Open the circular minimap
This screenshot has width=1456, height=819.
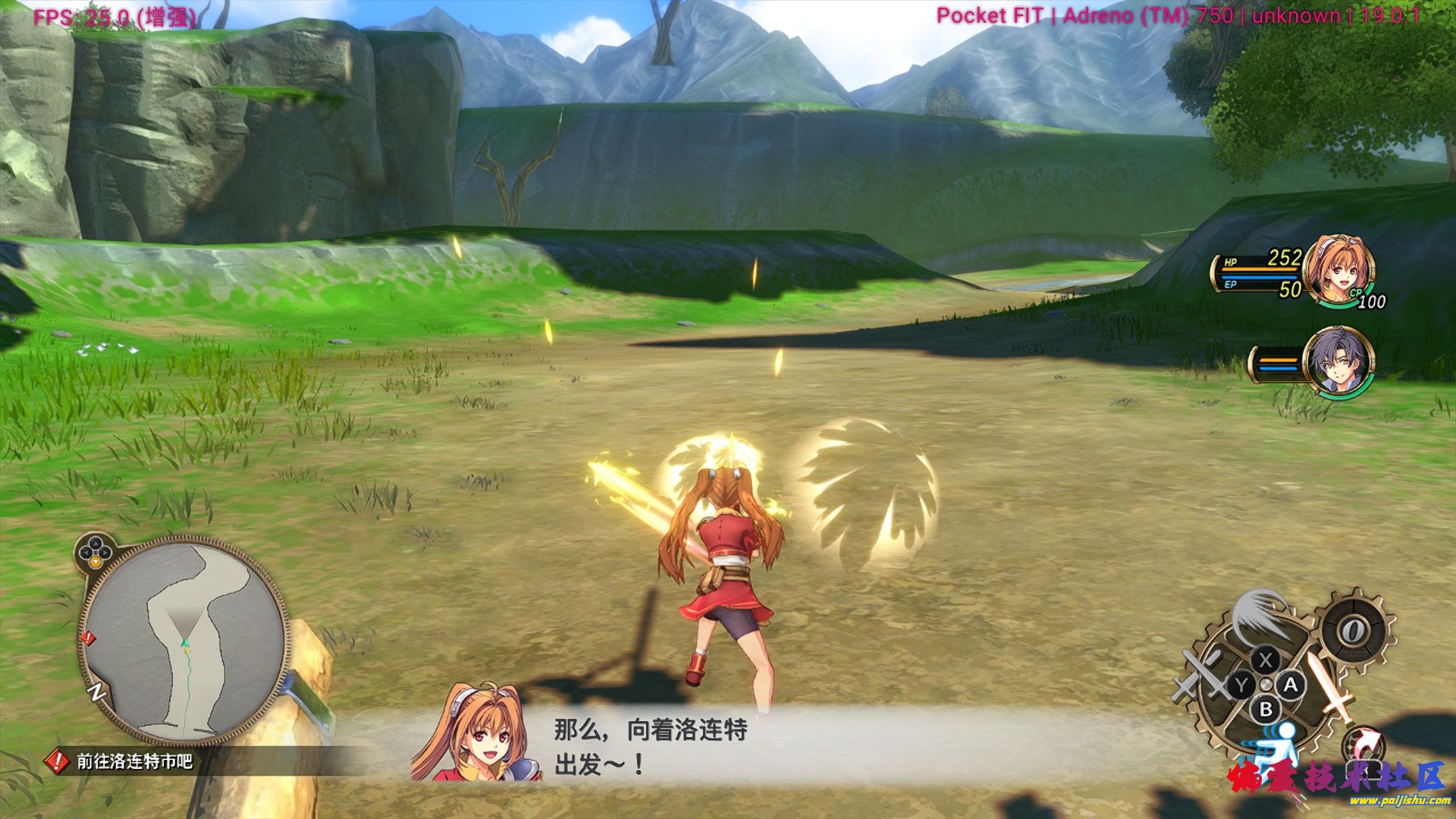(184, 642)
